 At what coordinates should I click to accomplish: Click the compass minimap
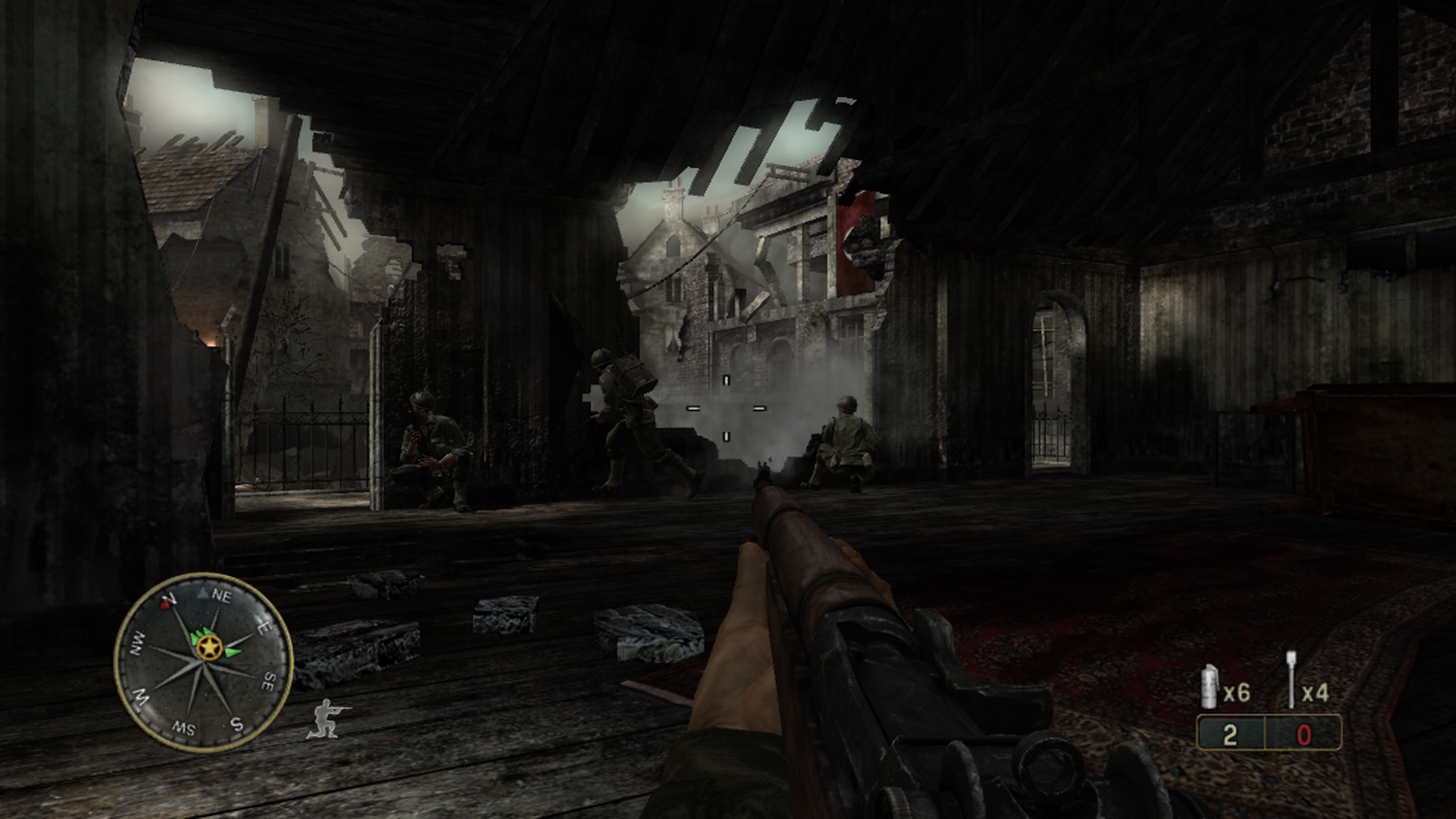tap(203, 662)
